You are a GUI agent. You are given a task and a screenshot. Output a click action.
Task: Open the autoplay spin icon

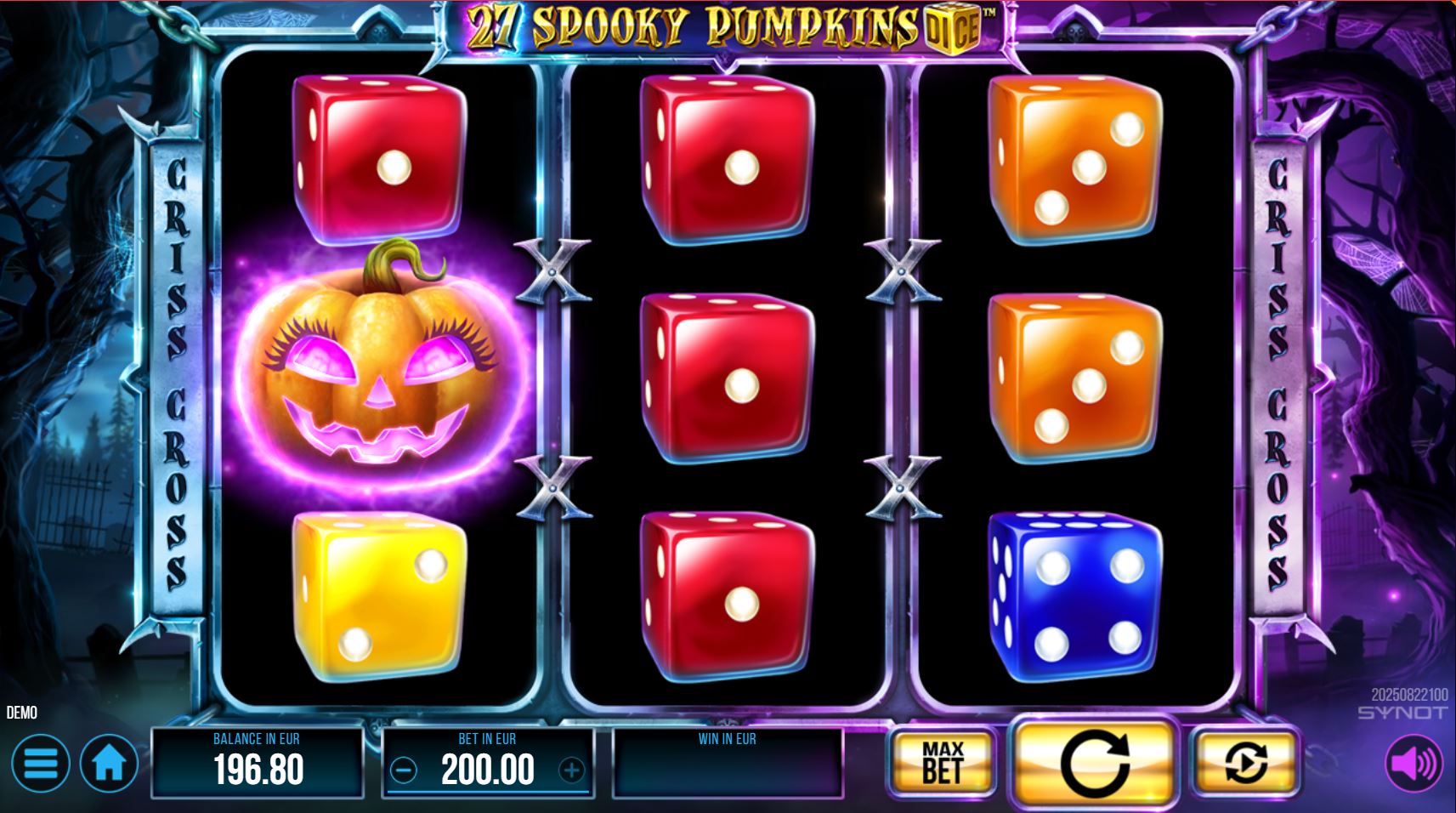tap(1244, 761)
